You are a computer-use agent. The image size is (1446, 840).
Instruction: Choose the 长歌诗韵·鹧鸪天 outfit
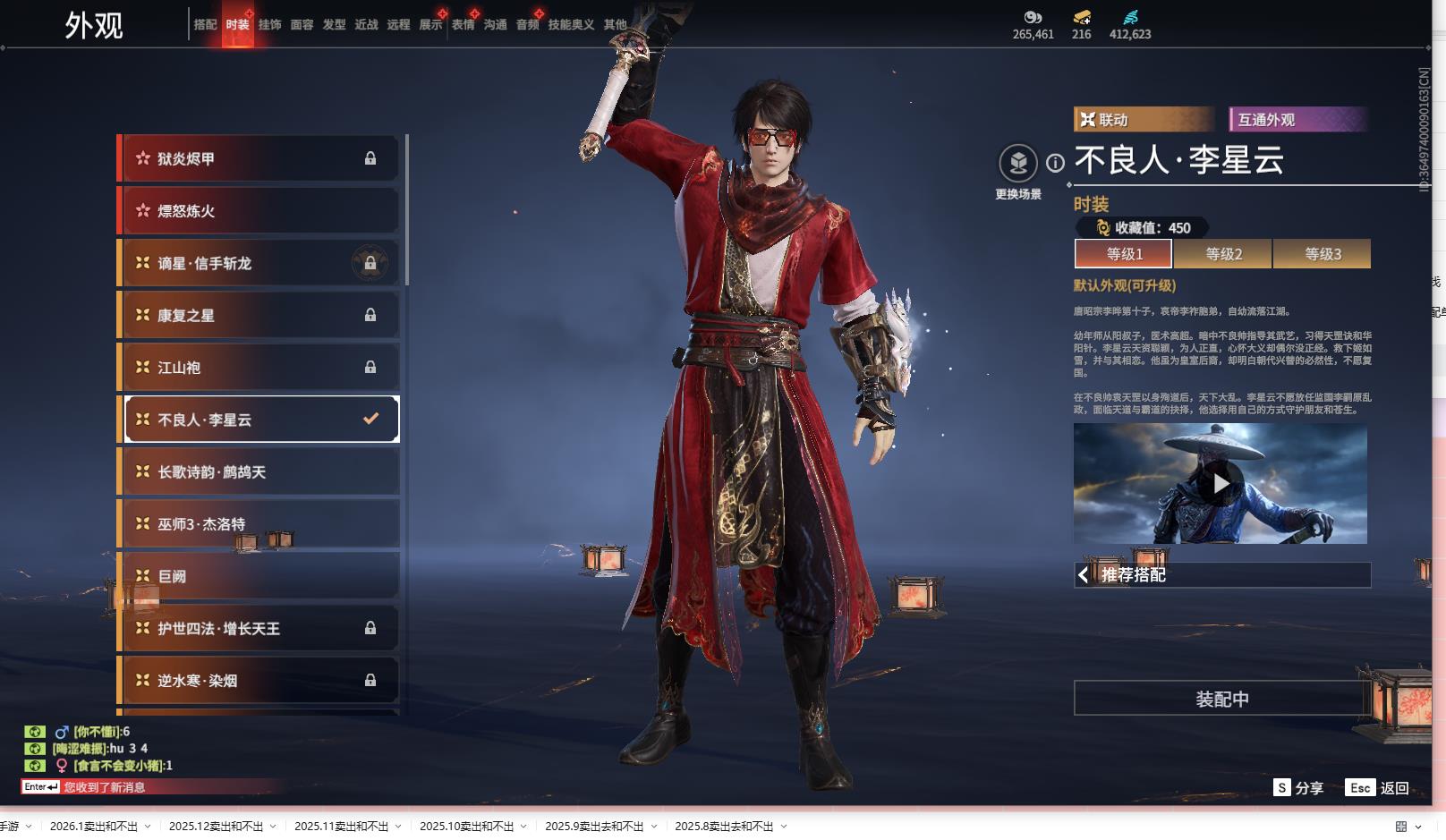(259, 472)
